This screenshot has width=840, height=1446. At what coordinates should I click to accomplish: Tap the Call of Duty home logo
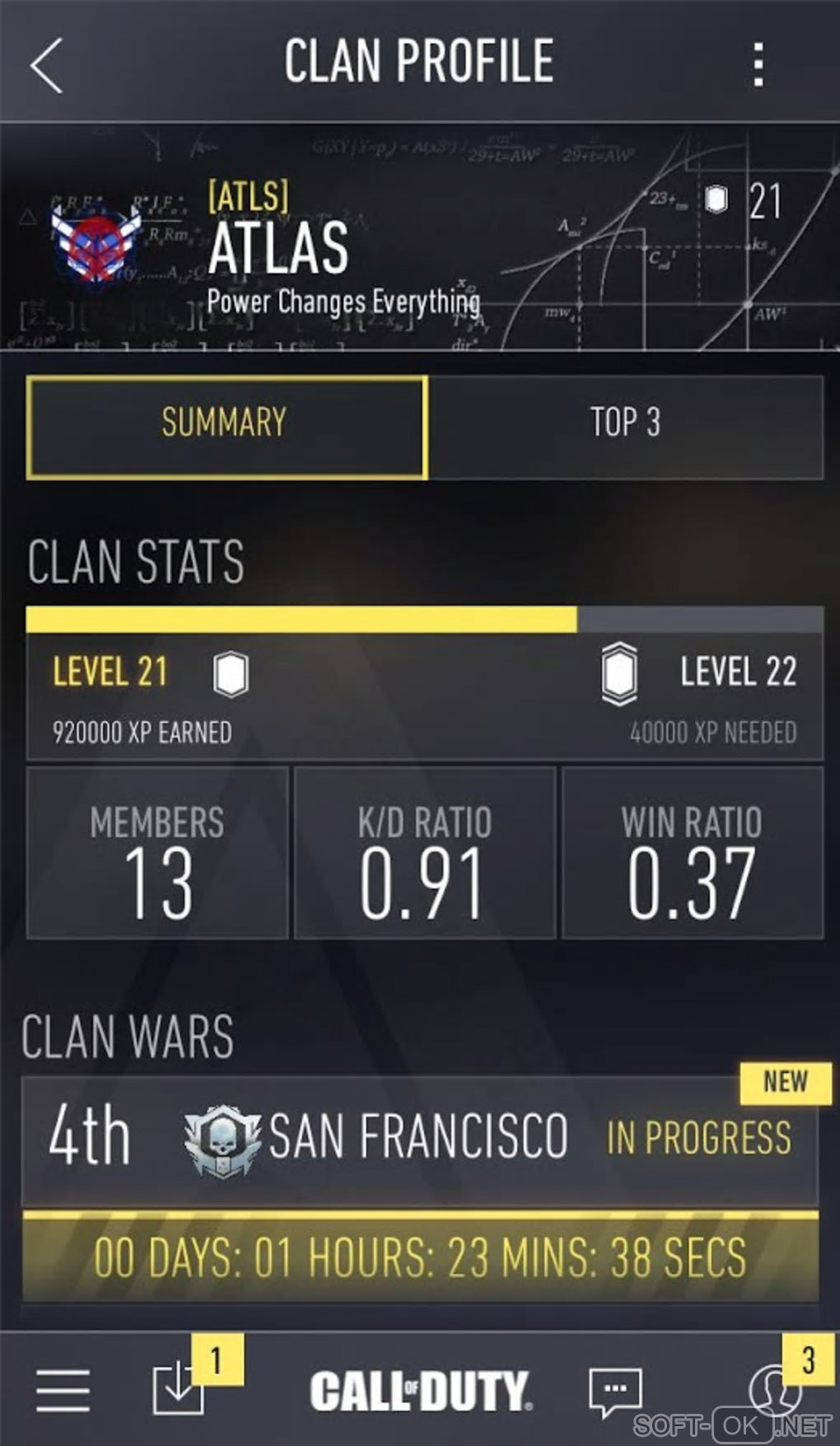[421, 1390]
